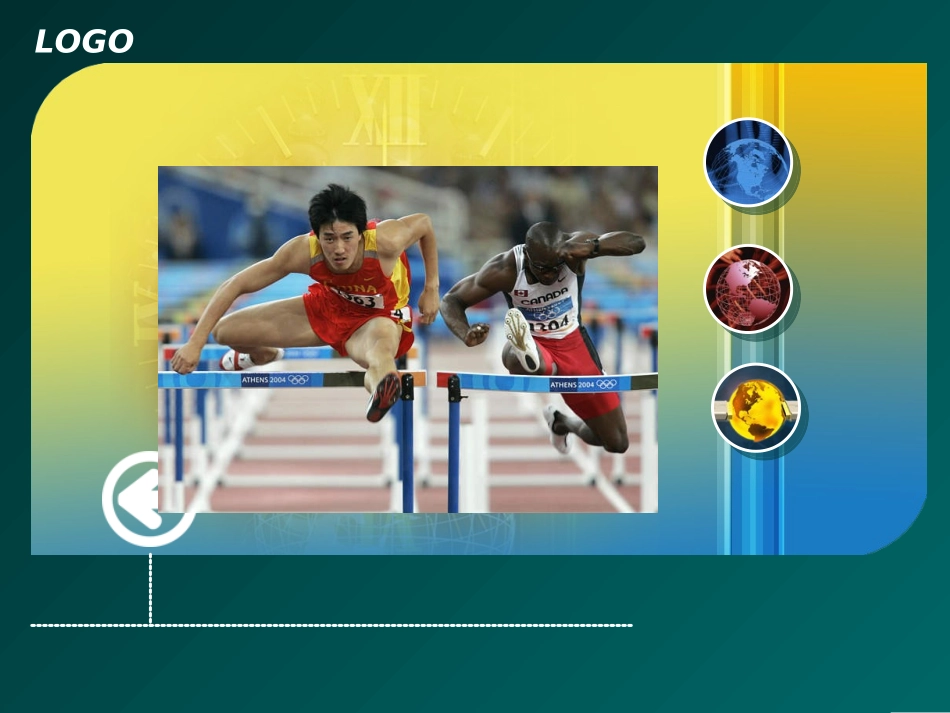Choose the golden globe icon
950x713 pixels.
coord(756,408)
